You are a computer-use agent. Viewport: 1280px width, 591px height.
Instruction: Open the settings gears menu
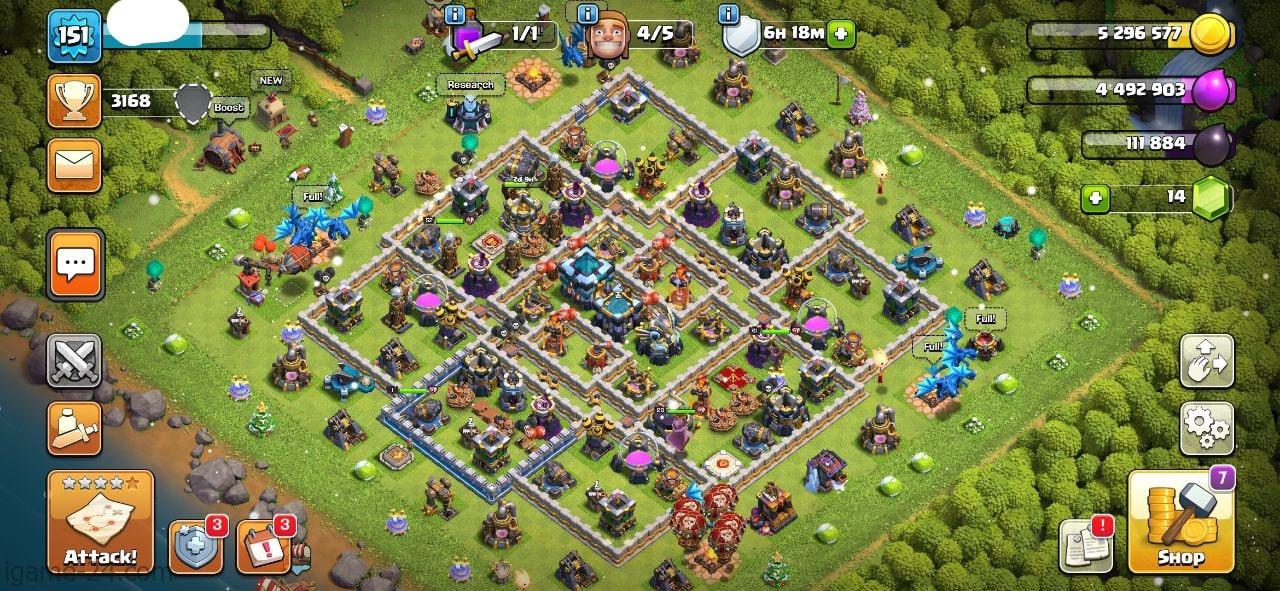(x=1207, y=428)
